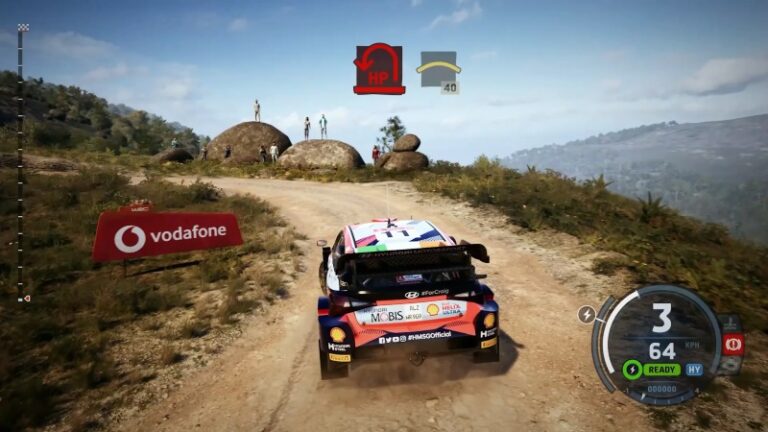Click the red hairpin left pace note icon

tap(378, 68)
